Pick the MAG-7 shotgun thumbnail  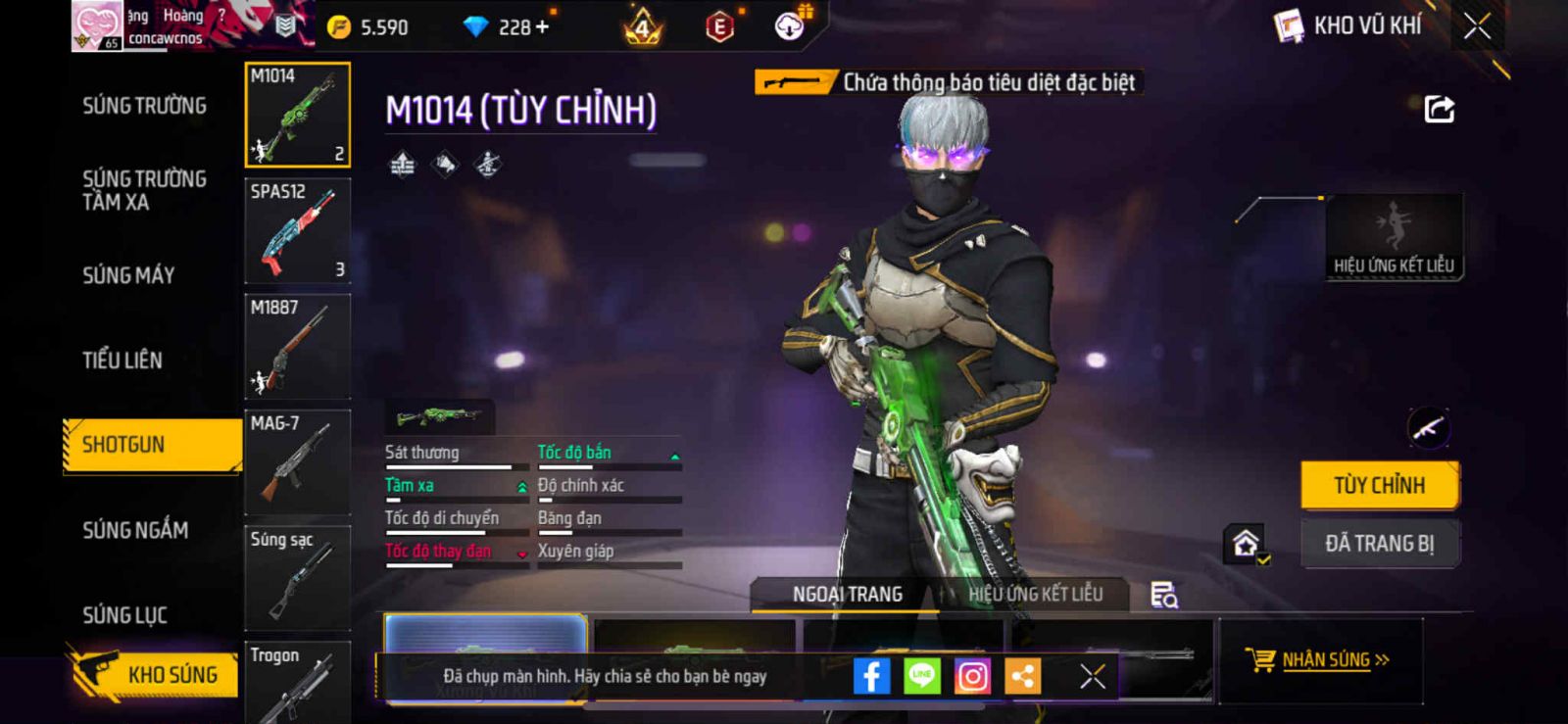click(297, 461)
